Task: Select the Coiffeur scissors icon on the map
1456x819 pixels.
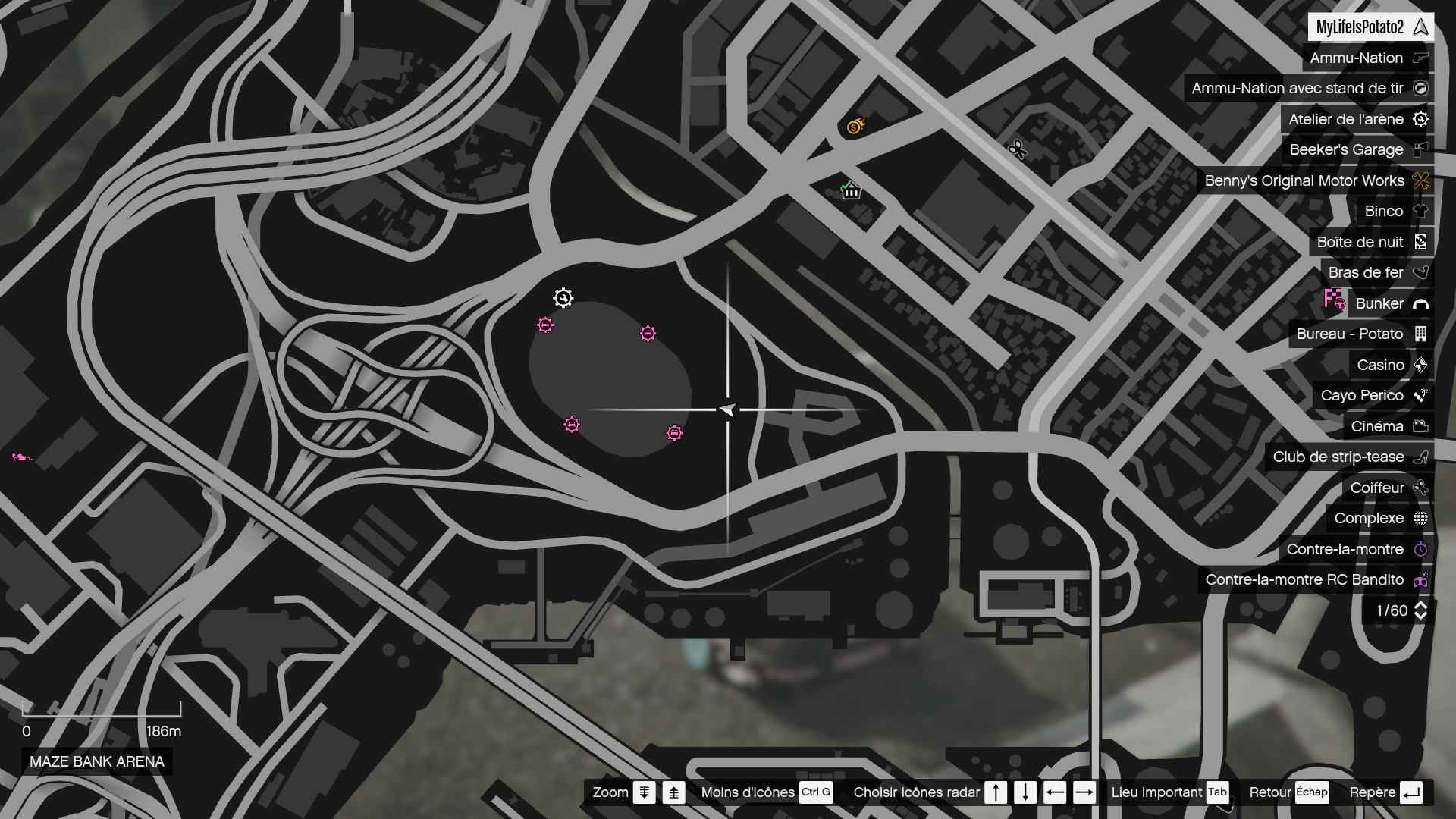Action: tap(1017, 149)
